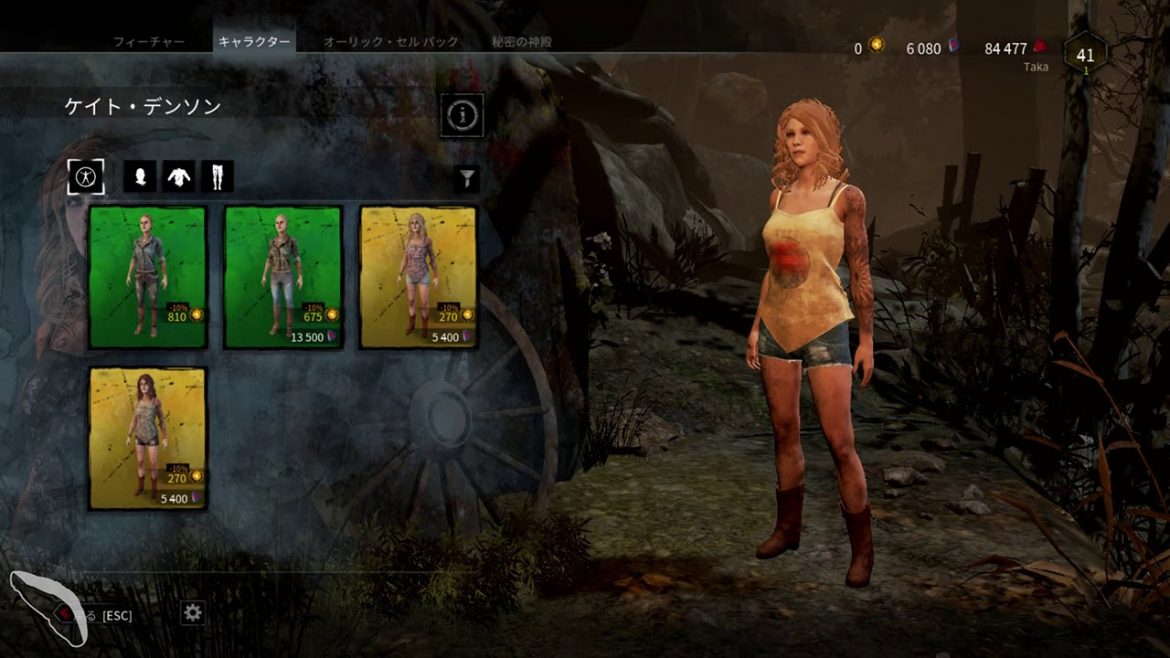The width and height of the screenshot is (1170, 658).
Task: Show character info with the i button
Action: (462, 115)
